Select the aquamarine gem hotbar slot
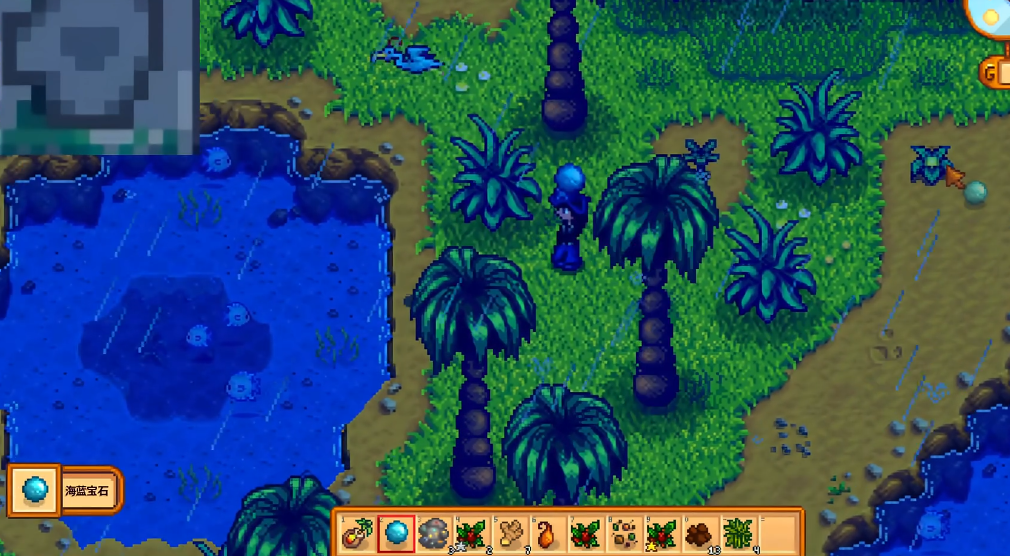The height and width of the screenshot is (556, 1010). pos(396,531)
